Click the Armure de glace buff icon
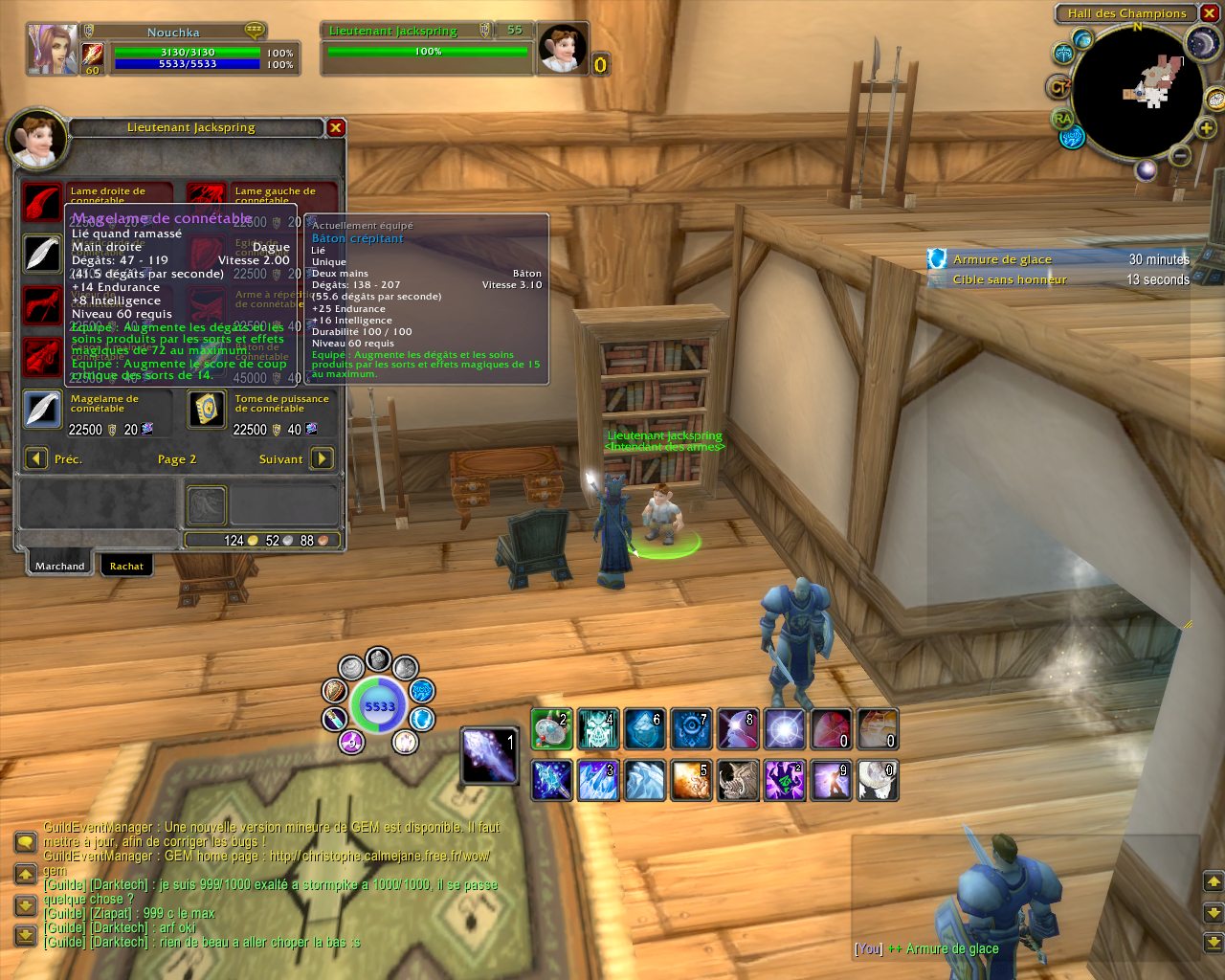The image size is (1225, 980). (937, 258)
